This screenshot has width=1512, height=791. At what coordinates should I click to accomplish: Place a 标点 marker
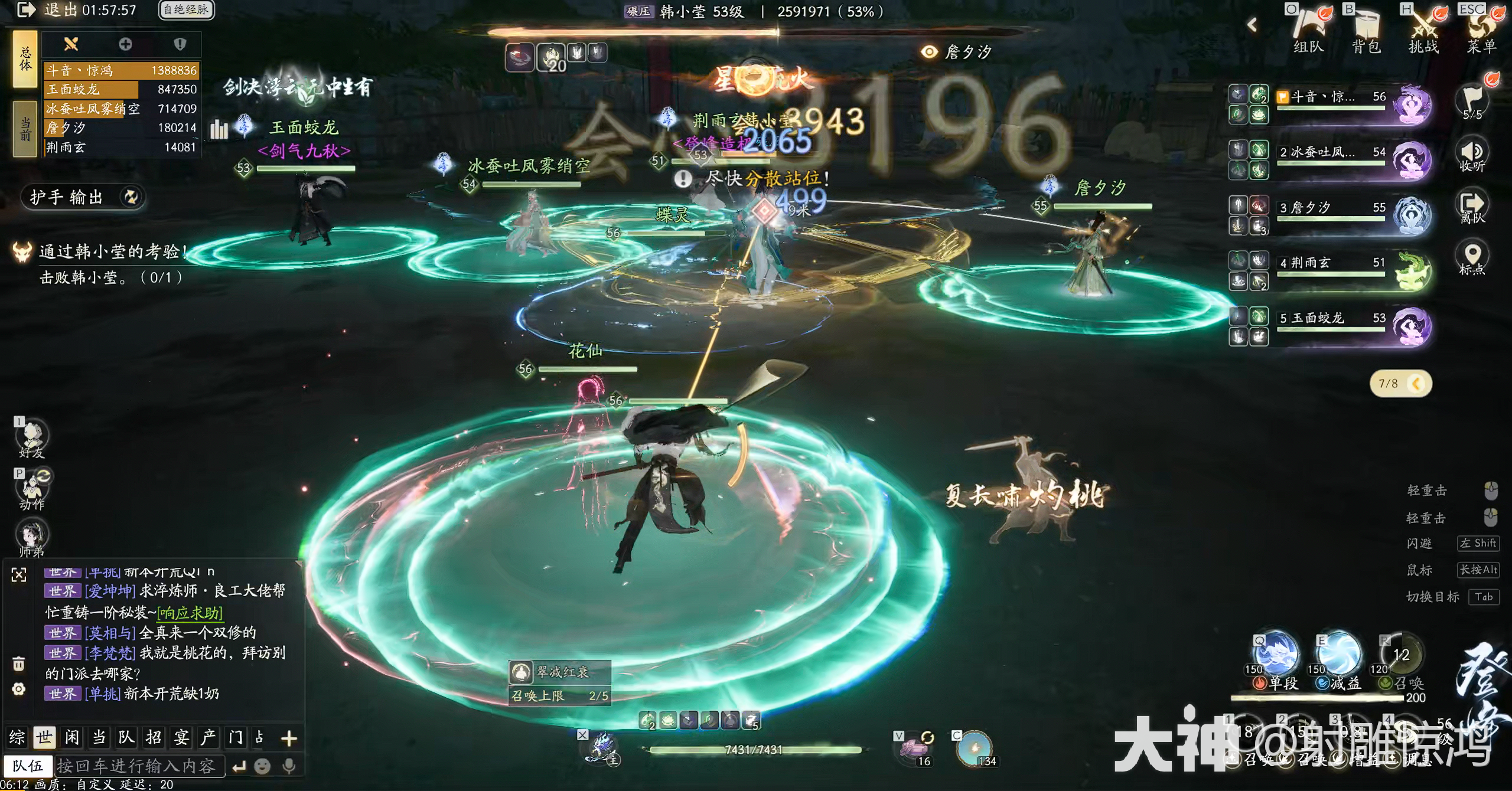[1472, 258]
